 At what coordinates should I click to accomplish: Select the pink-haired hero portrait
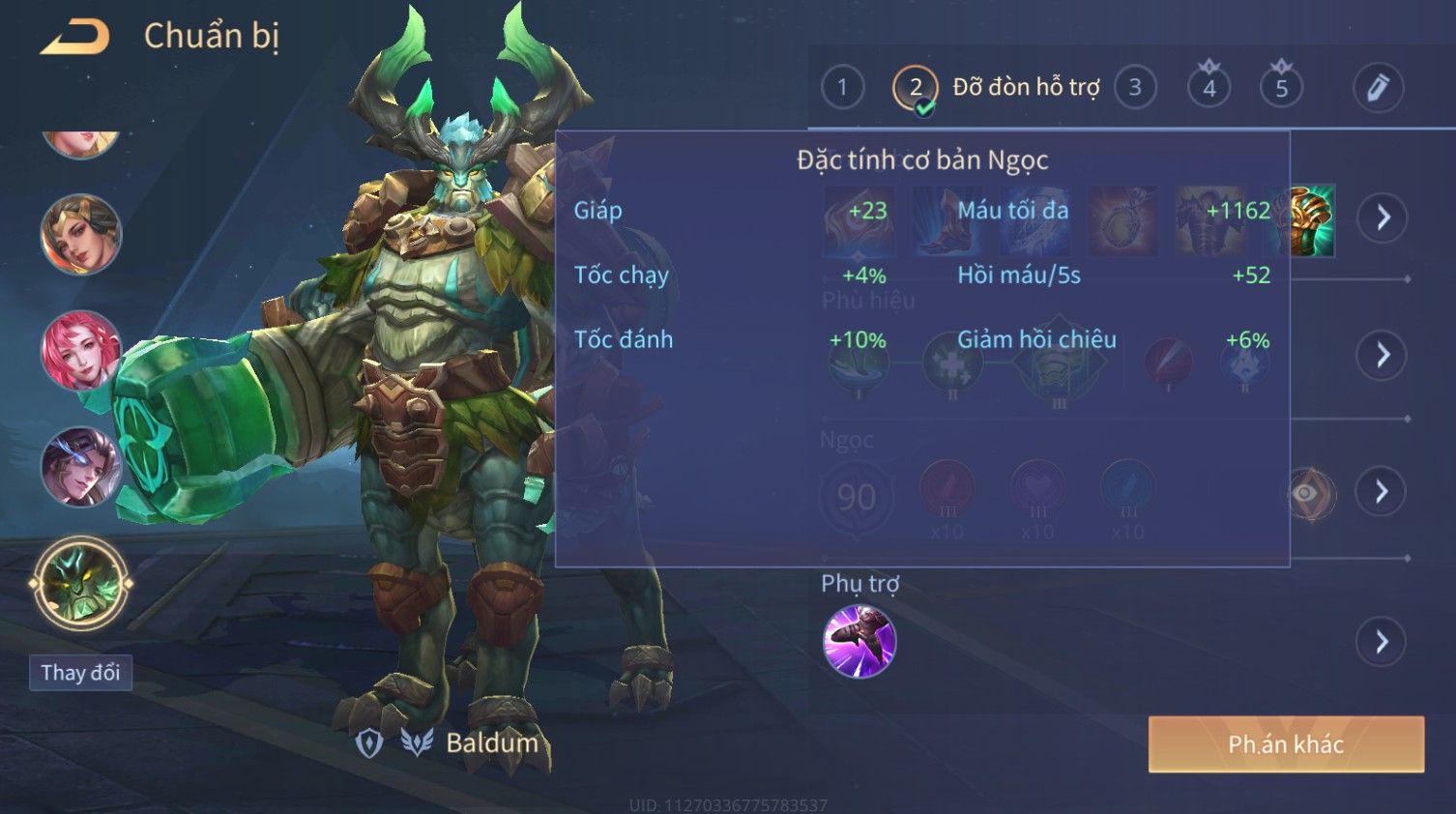[80, 350]
